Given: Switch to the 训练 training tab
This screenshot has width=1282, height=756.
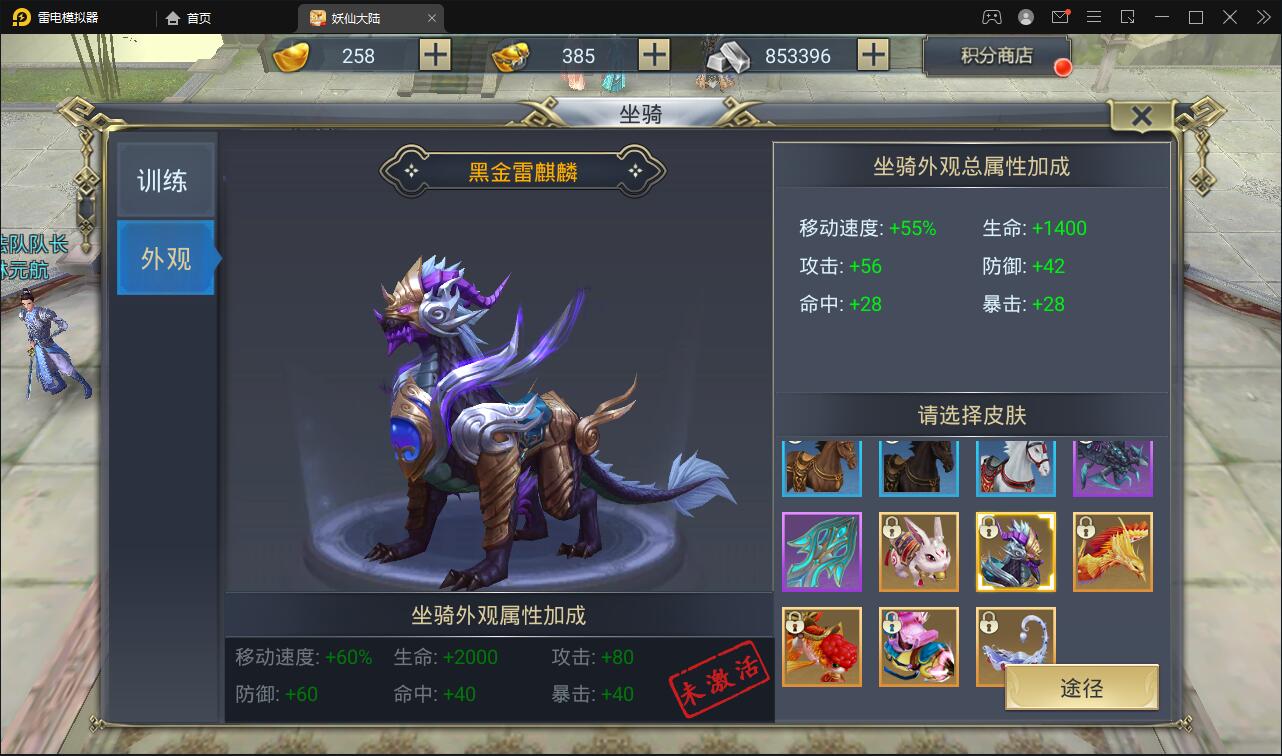Looking at the screenshot, I should (x=165, y=177).
